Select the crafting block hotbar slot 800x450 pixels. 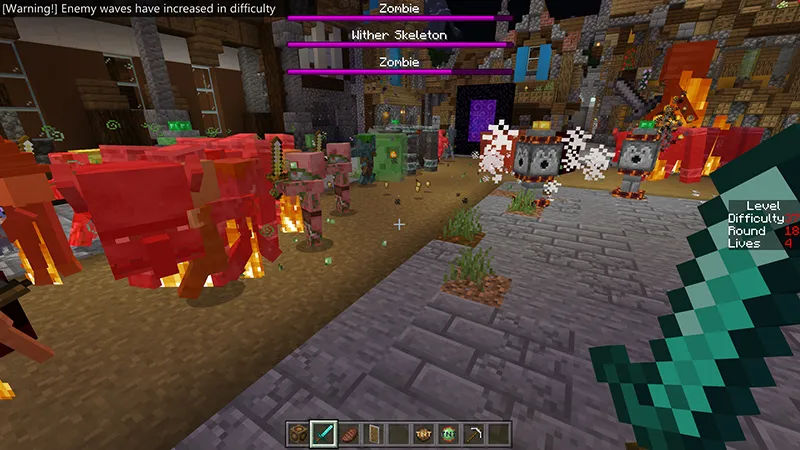(x=299, y=433)
